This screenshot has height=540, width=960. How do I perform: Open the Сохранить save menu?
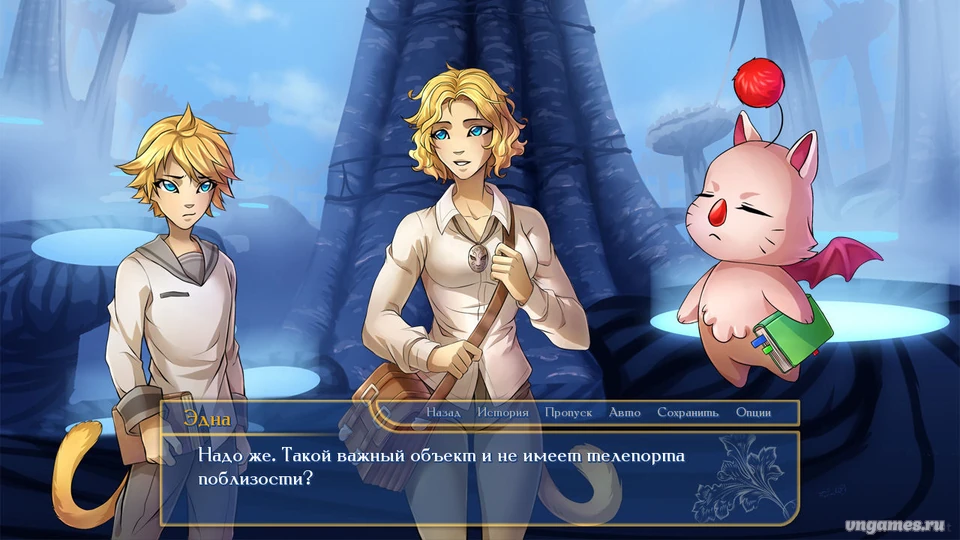(x=687, y=412)
